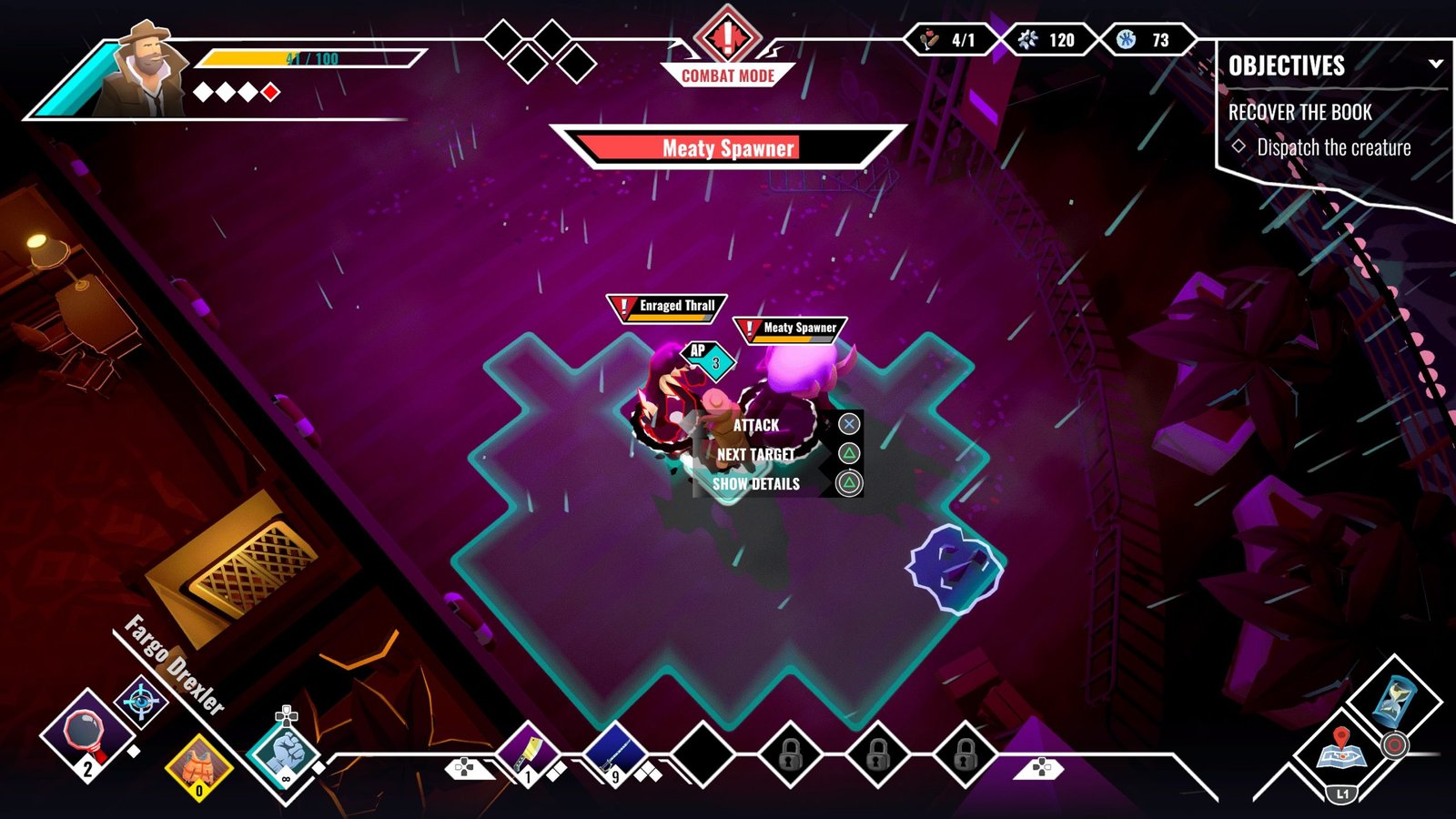Select the Meaty Spawner enemy nameplate
Viewport: 1456px width, 819px height.
790,329
